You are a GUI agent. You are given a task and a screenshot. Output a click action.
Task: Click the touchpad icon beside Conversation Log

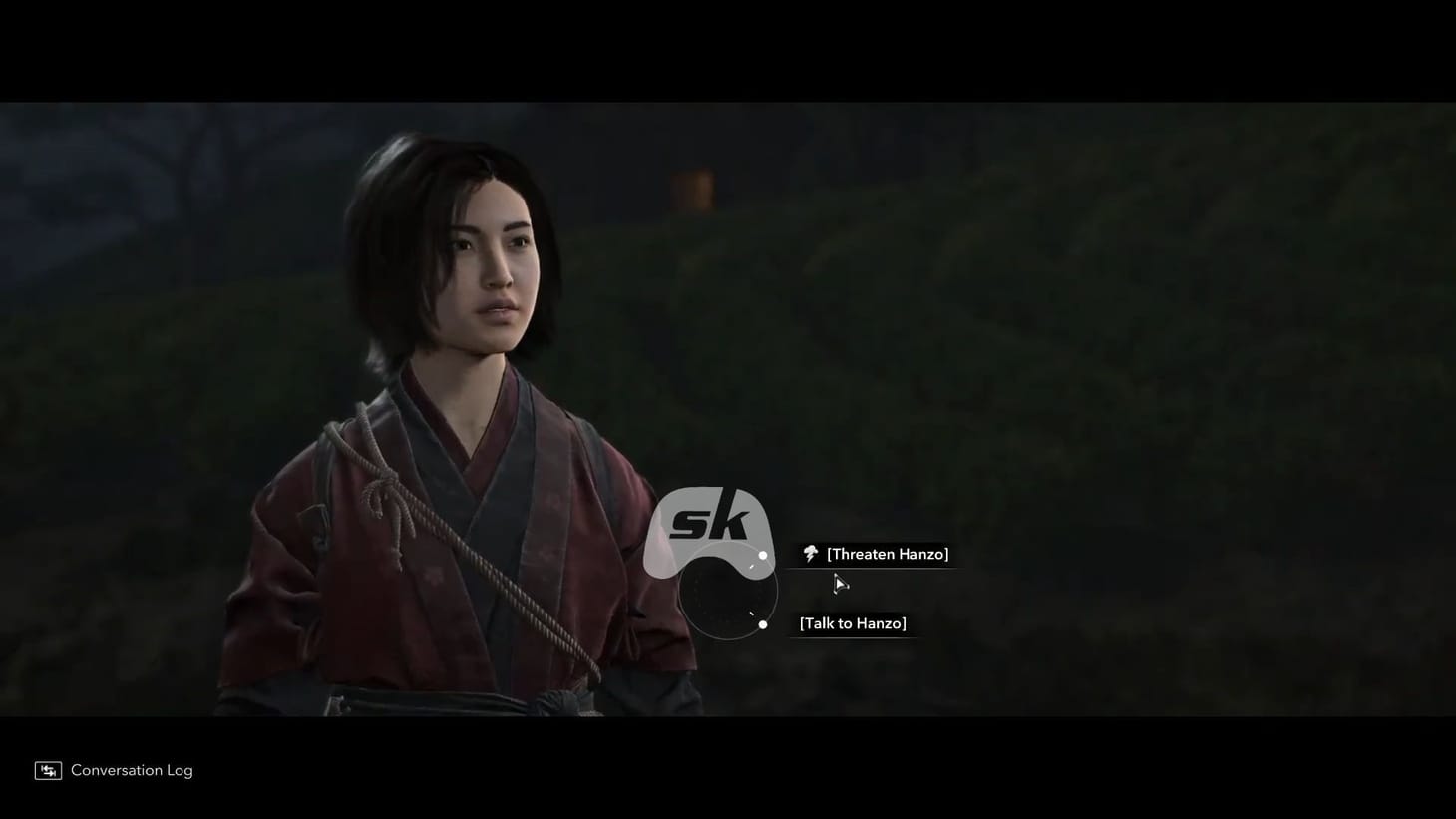[x=47, y=769]
